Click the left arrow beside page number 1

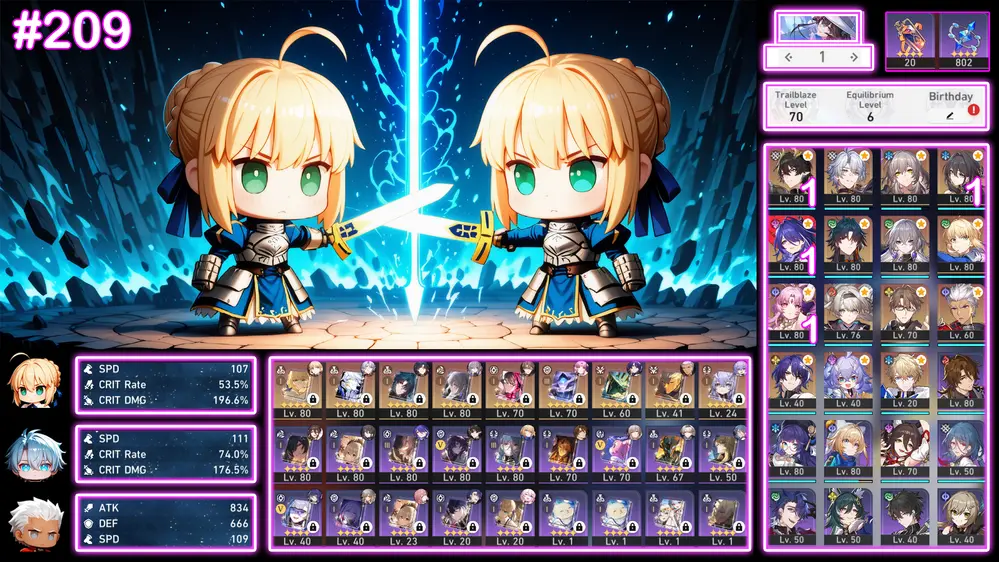[x=788, y=57]
